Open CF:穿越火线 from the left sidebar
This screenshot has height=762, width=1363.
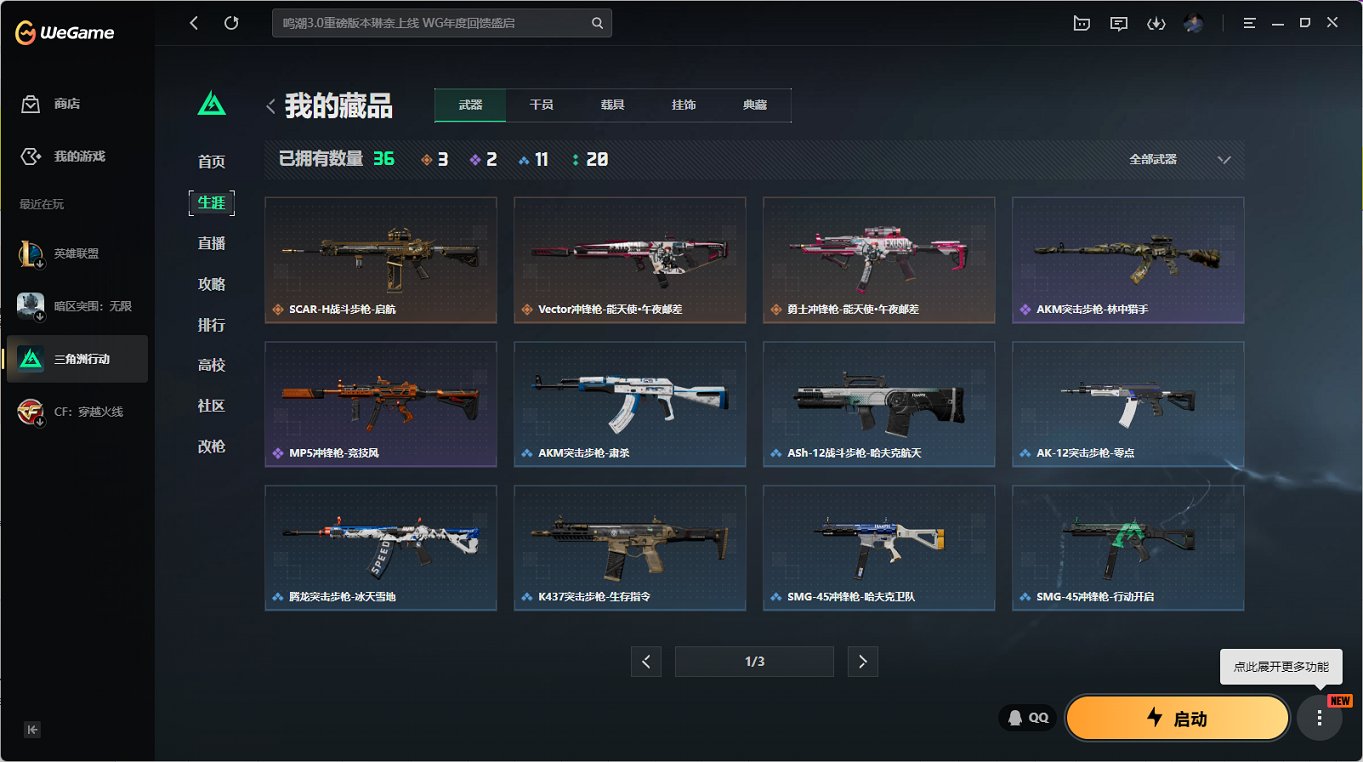tap(77, 410)
